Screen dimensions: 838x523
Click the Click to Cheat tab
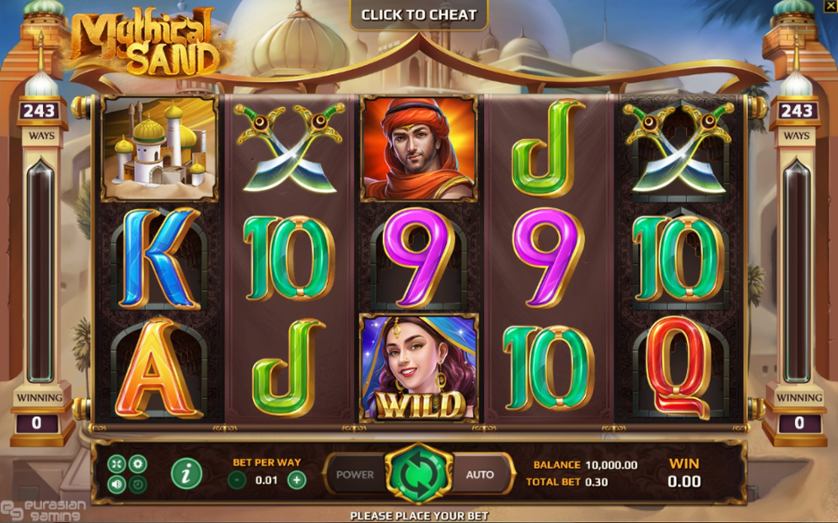pos(419,14)
